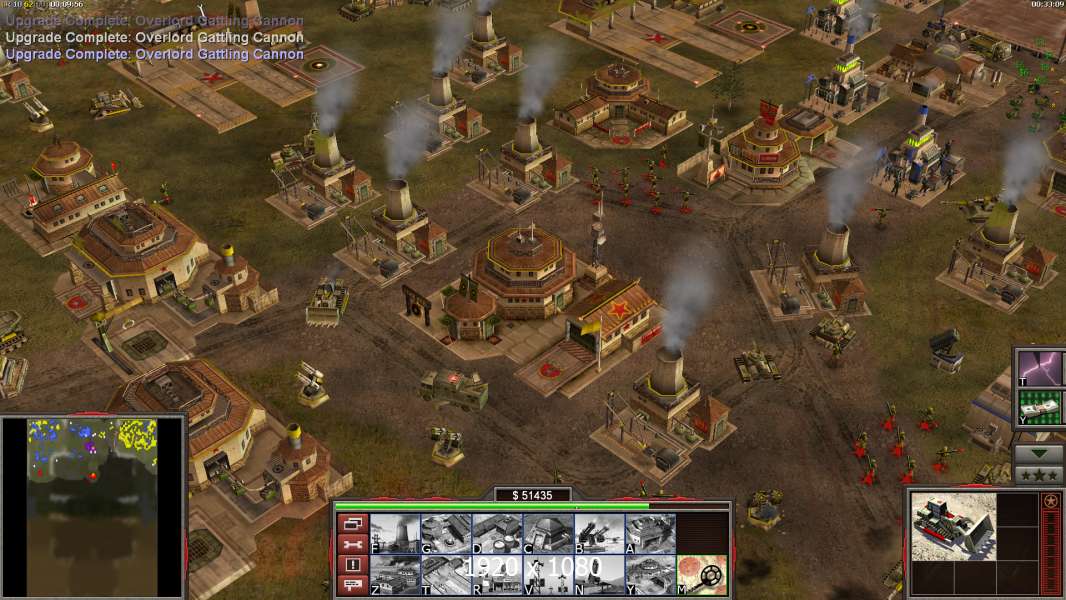Screen dimensions: 1066x600
Task: Select the Bunker build icon
Action: [548, 533]
